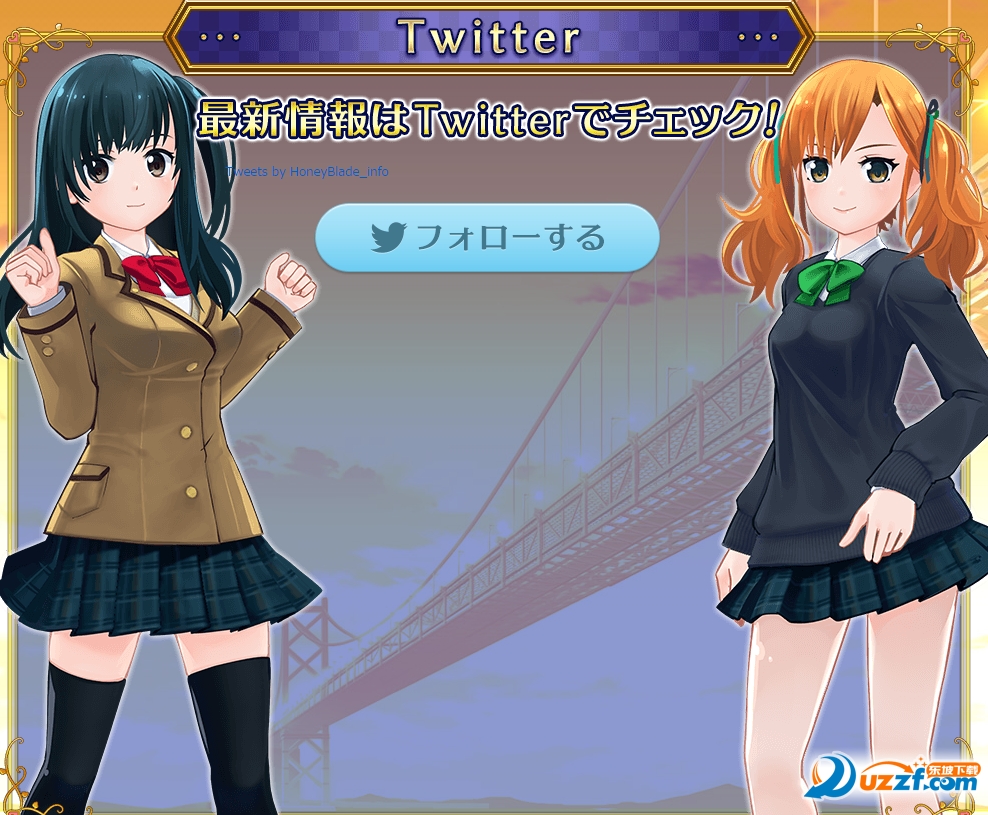The width and height of the screenshot is (988, 815).
Task: Open the Tweets by HoneyBlade_info link
Action: pos(308,172)
